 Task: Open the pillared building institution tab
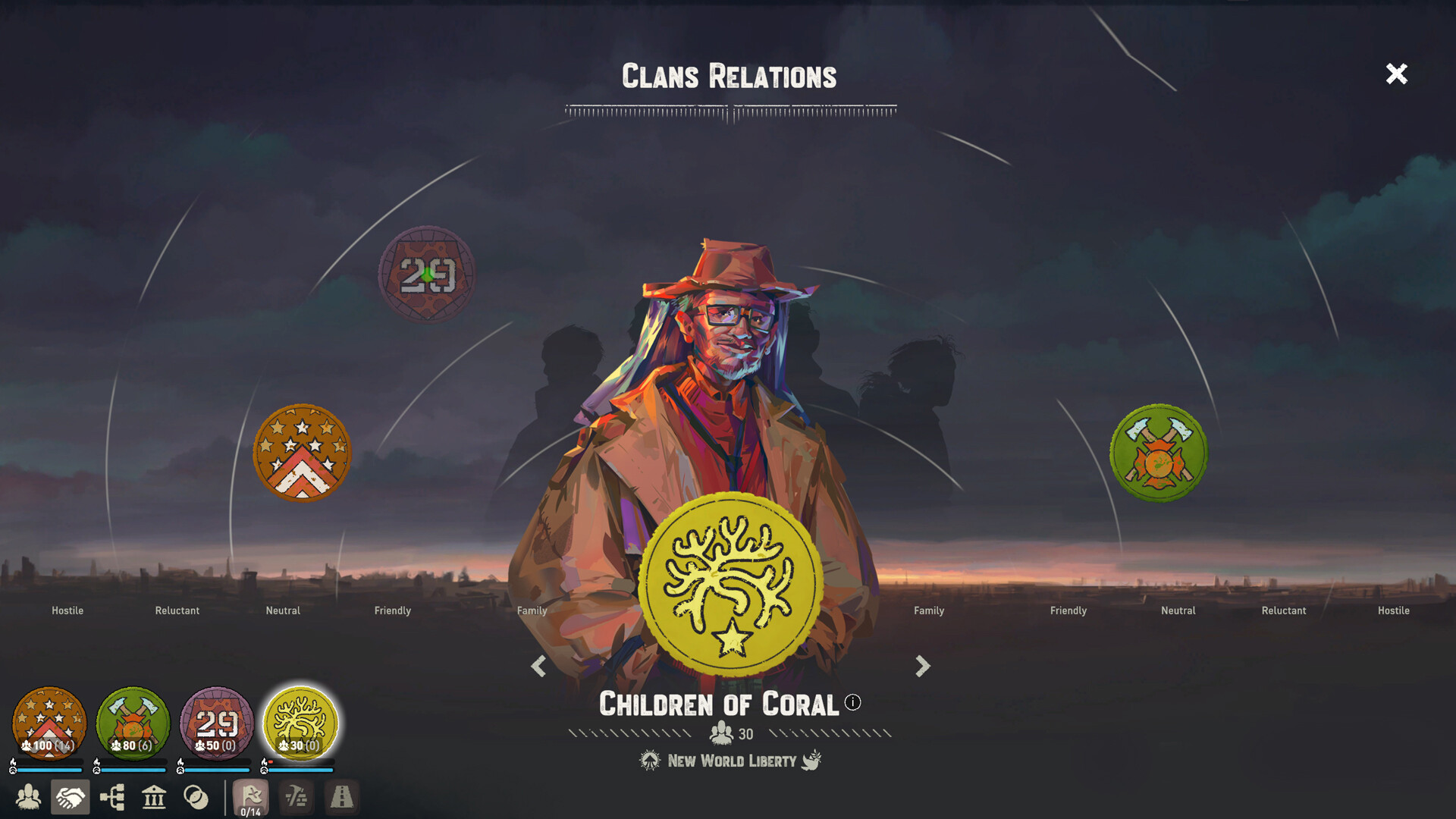pyautogui.click(x=154, y=797)
